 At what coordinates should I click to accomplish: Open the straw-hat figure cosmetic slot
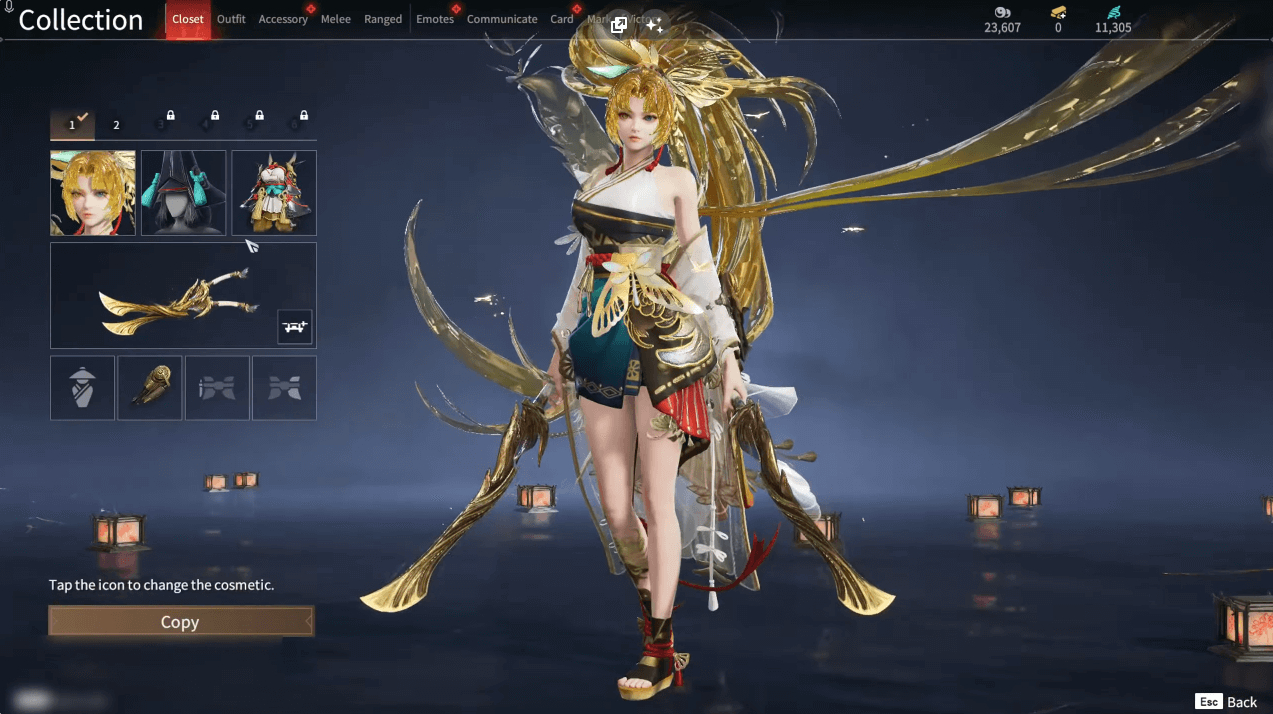(83, 388)
